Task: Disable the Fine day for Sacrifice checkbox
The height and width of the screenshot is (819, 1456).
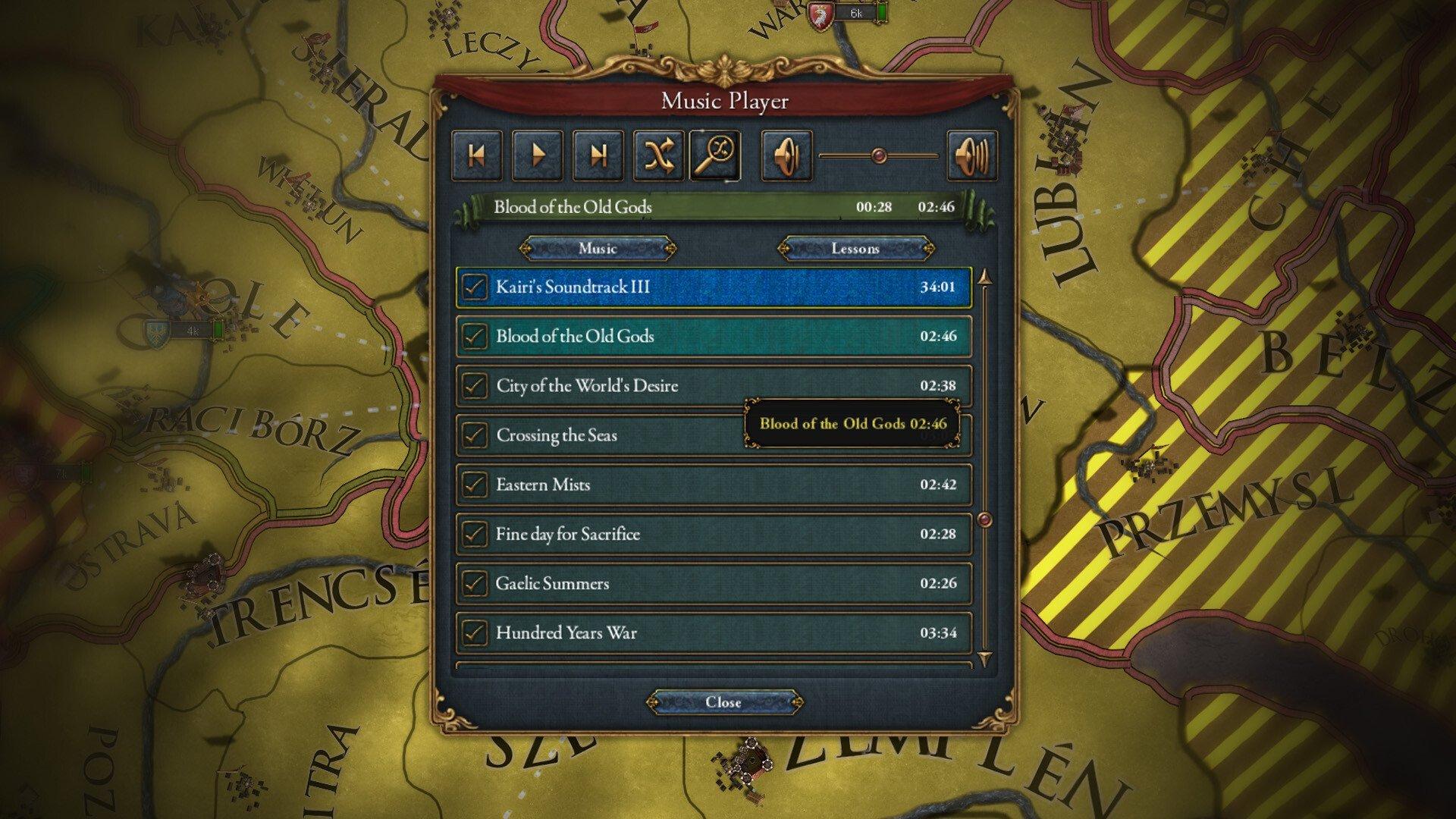Action: point(475,534)
